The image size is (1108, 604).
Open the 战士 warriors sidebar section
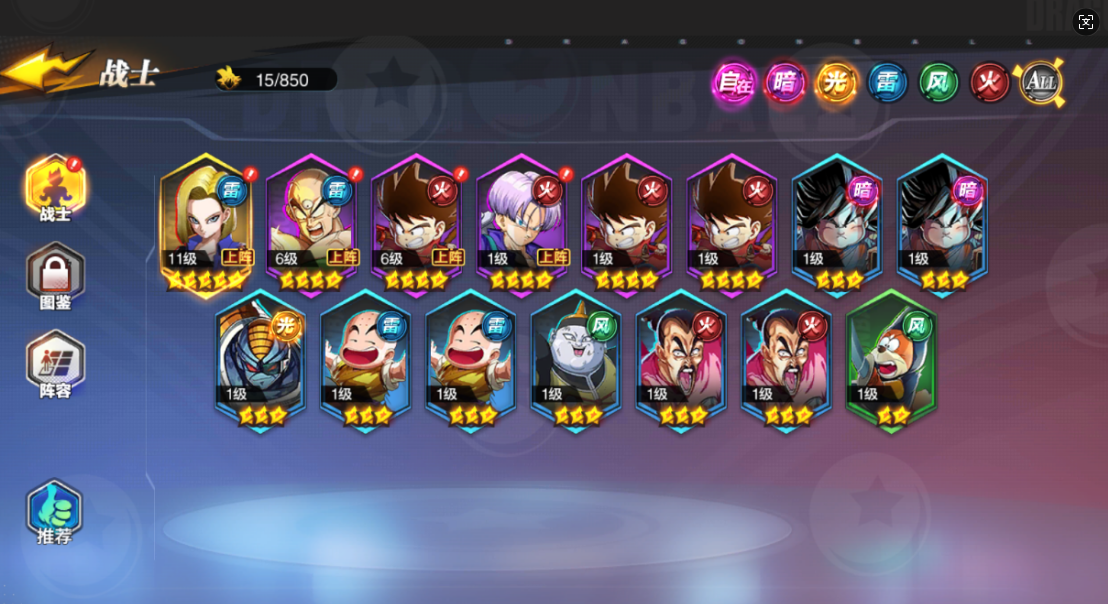56,190
